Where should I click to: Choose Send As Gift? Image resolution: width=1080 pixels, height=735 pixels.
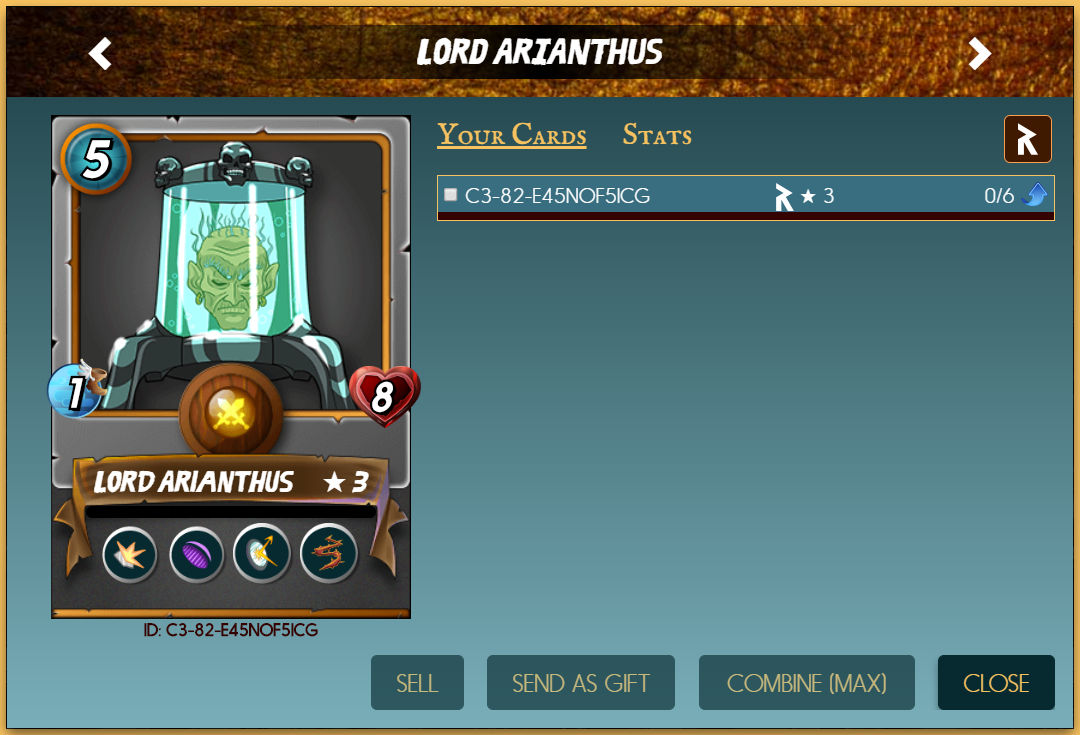click(x=580, y=683)
